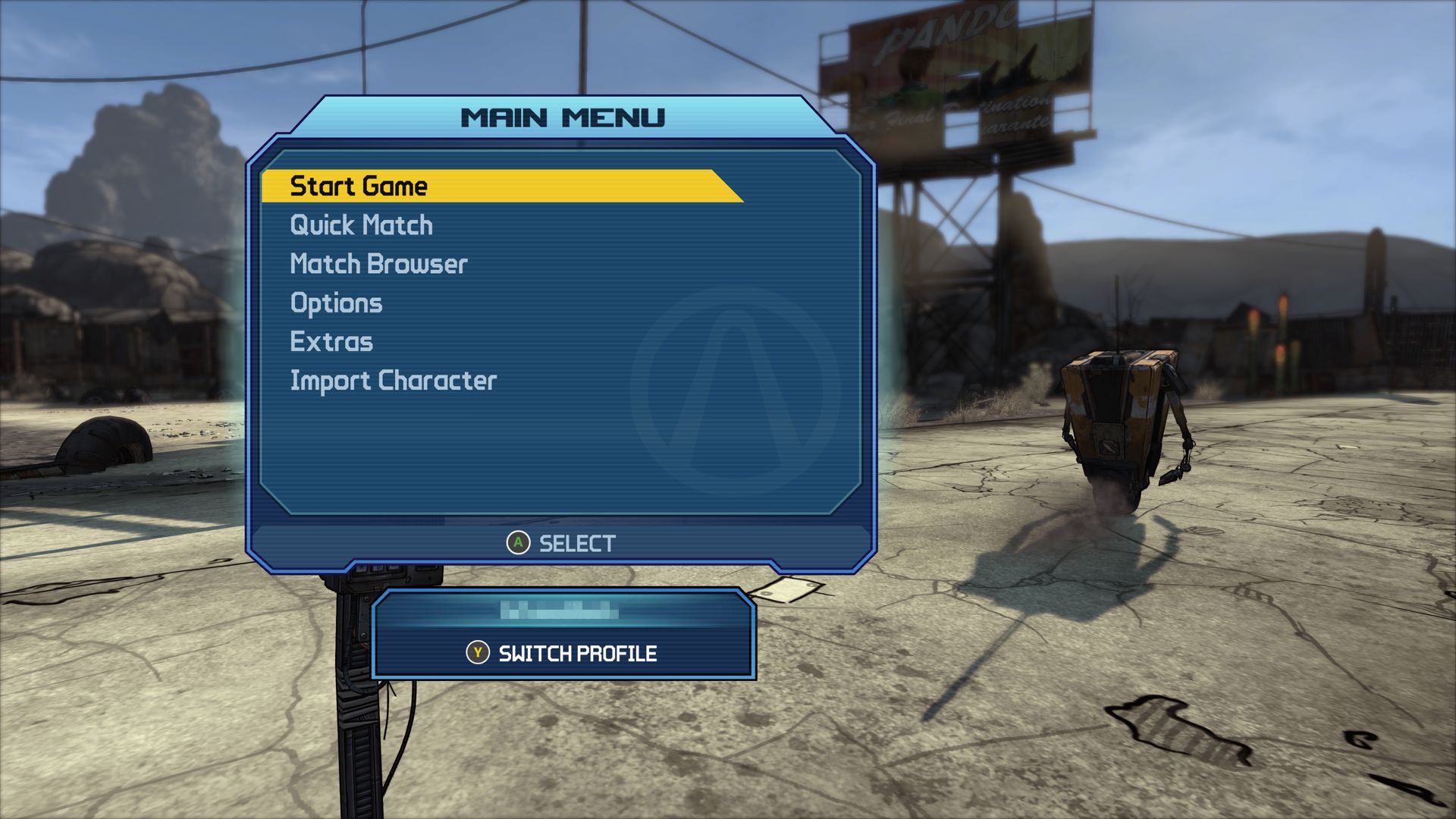Screen dimensions: 1456x819
Task: Select Import Character
Action: pyautogui.click(x=394, y=380)
